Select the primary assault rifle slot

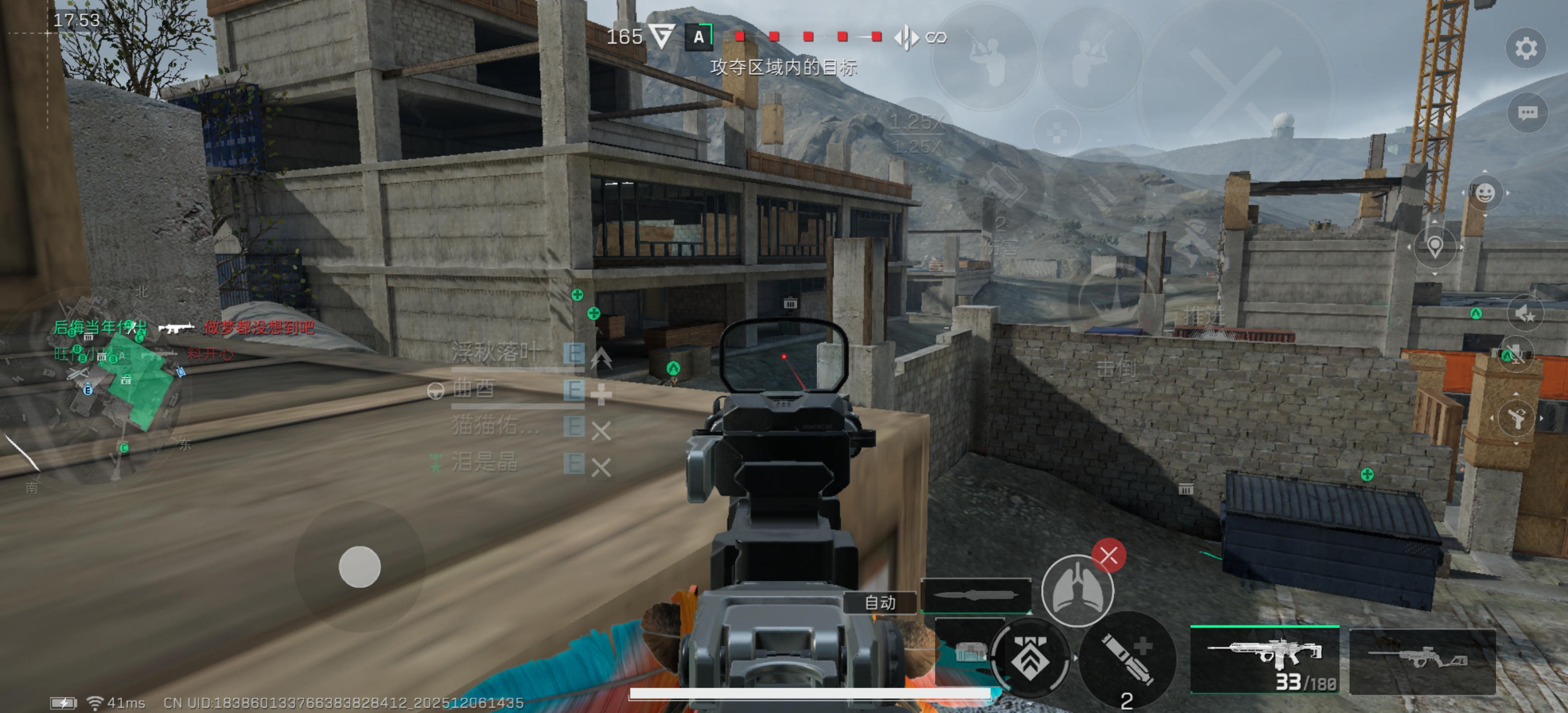pyautogui.click(x=1265, y=661)
